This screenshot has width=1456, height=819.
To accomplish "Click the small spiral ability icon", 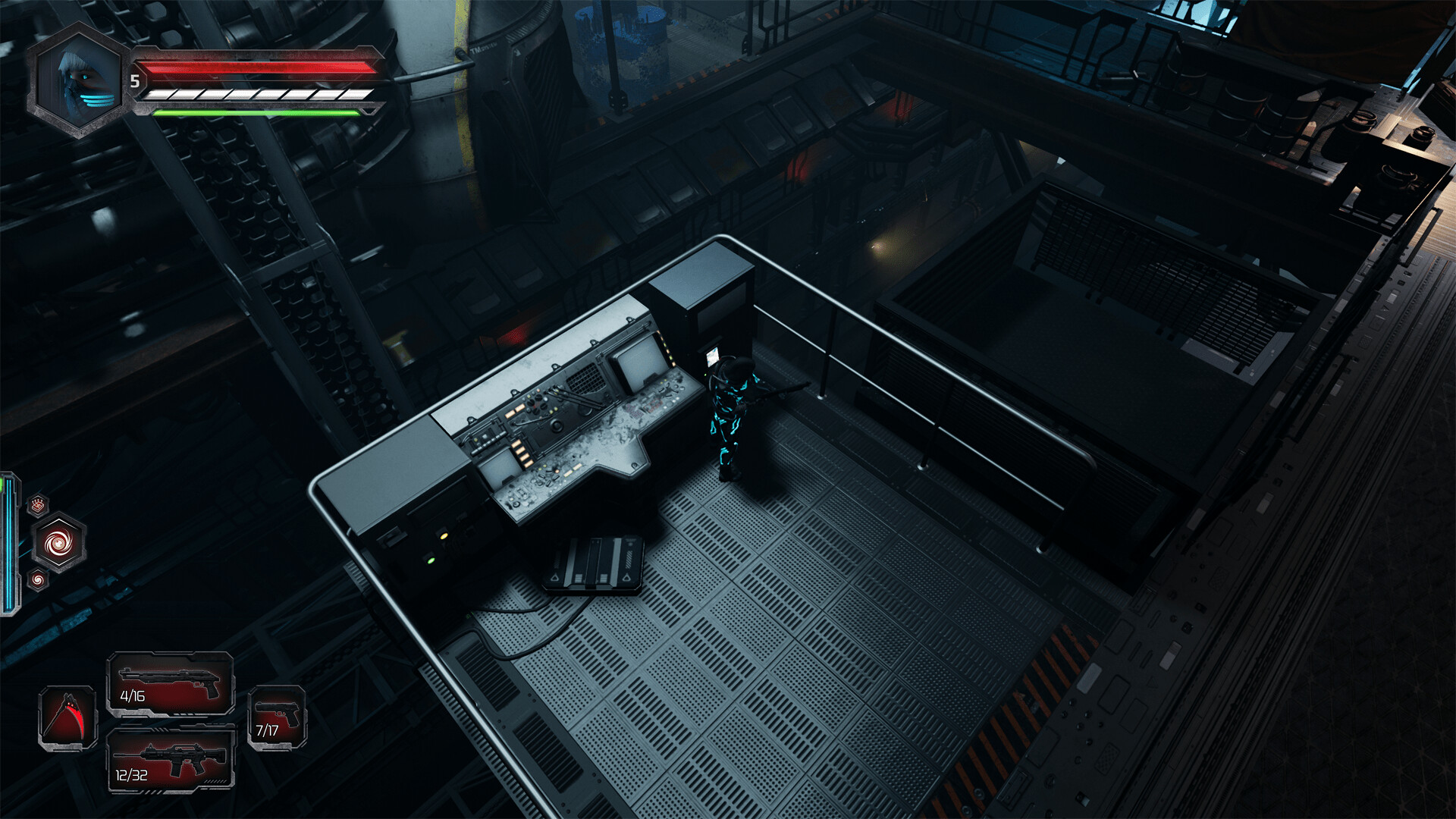I will 38,579.
